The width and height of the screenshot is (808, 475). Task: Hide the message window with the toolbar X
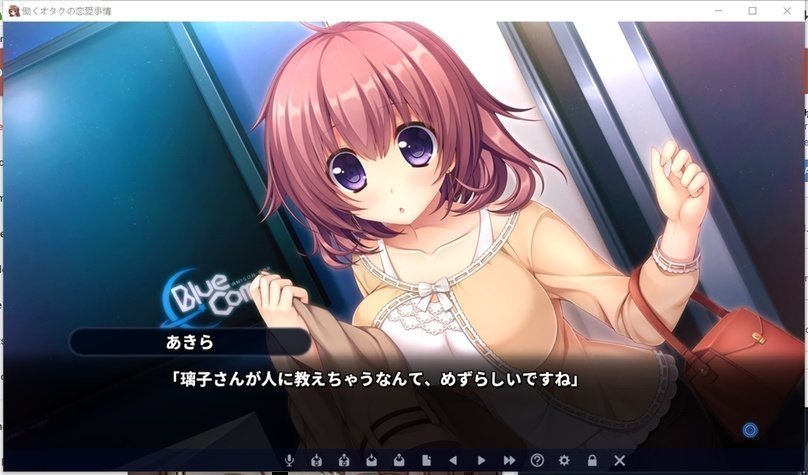(619, 460)
